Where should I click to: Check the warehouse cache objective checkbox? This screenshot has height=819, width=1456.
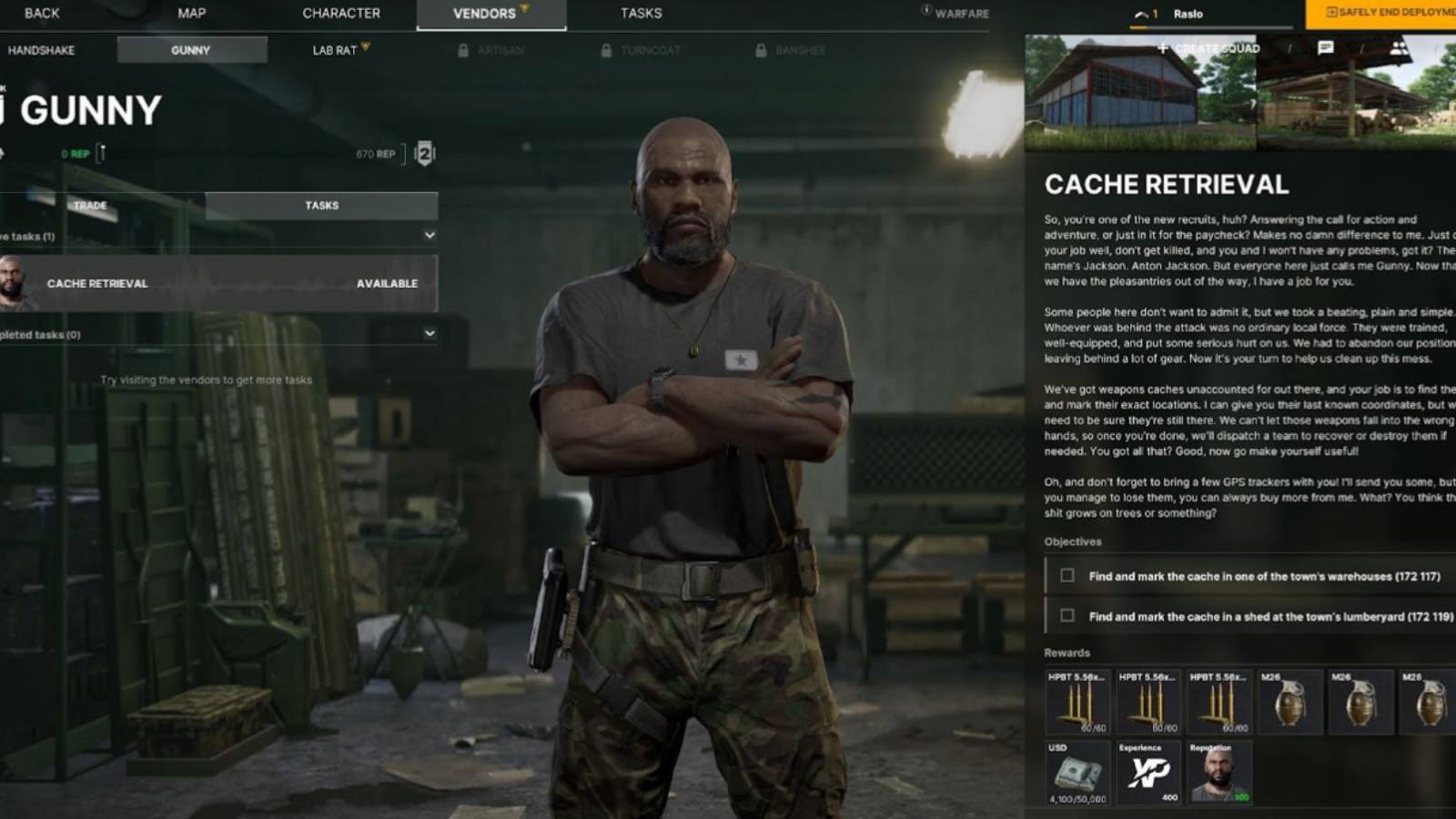point(1067,576)
